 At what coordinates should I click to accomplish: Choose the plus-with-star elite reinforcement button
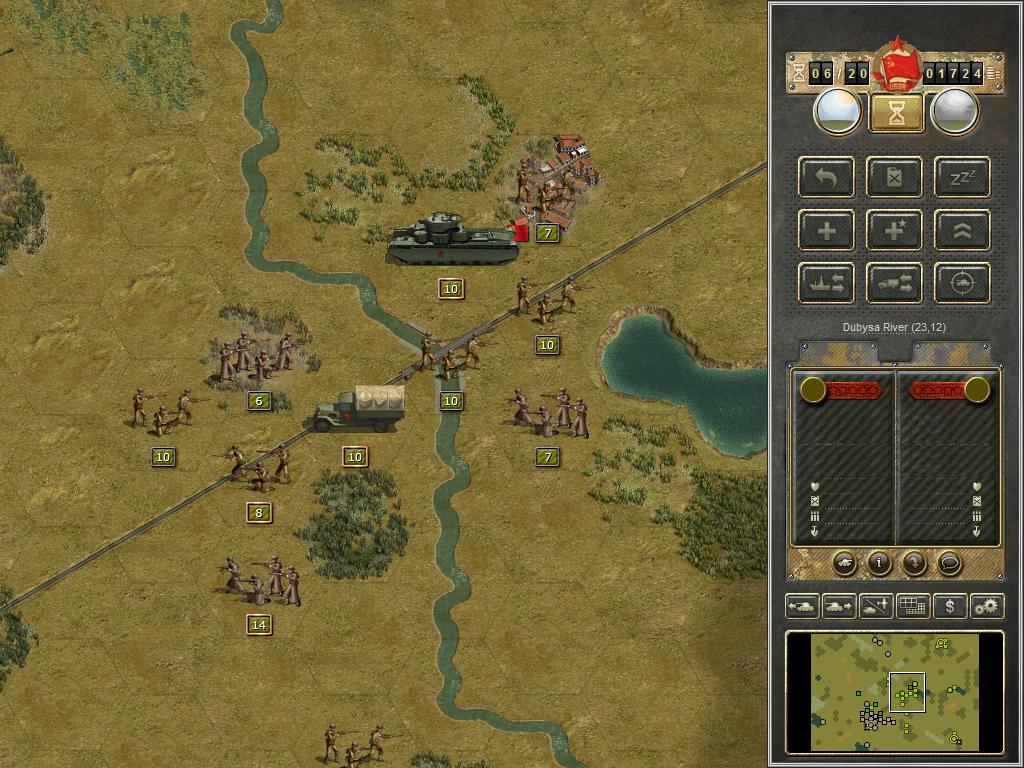point(895,231)
